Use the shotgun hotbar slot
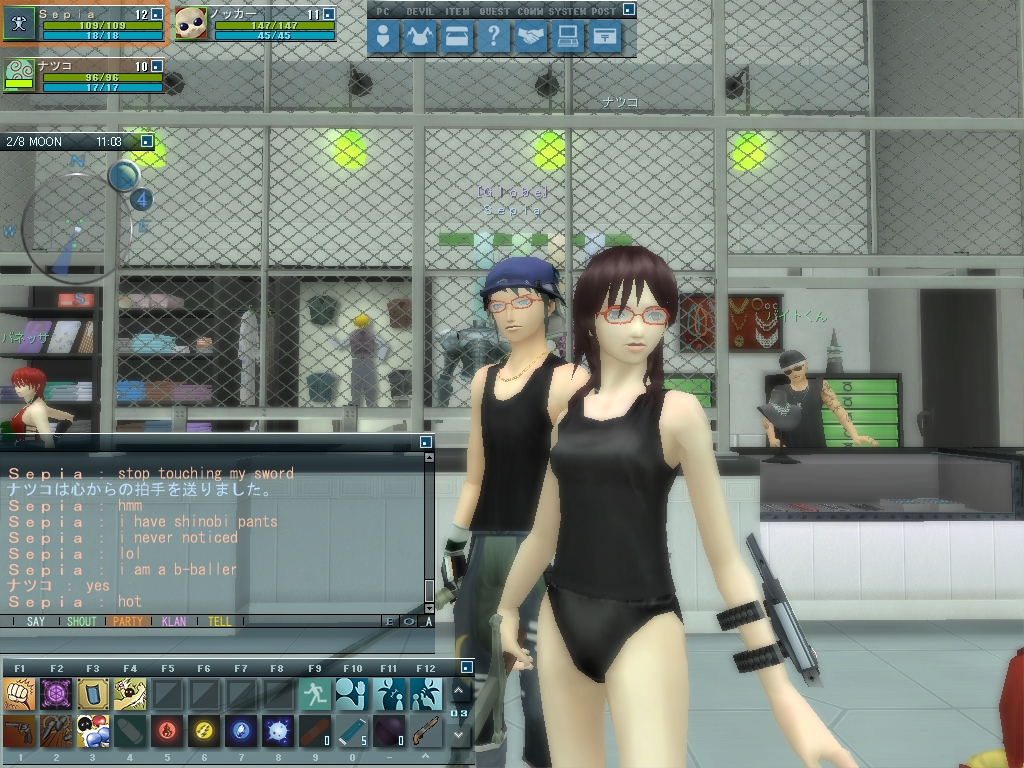 426,732
